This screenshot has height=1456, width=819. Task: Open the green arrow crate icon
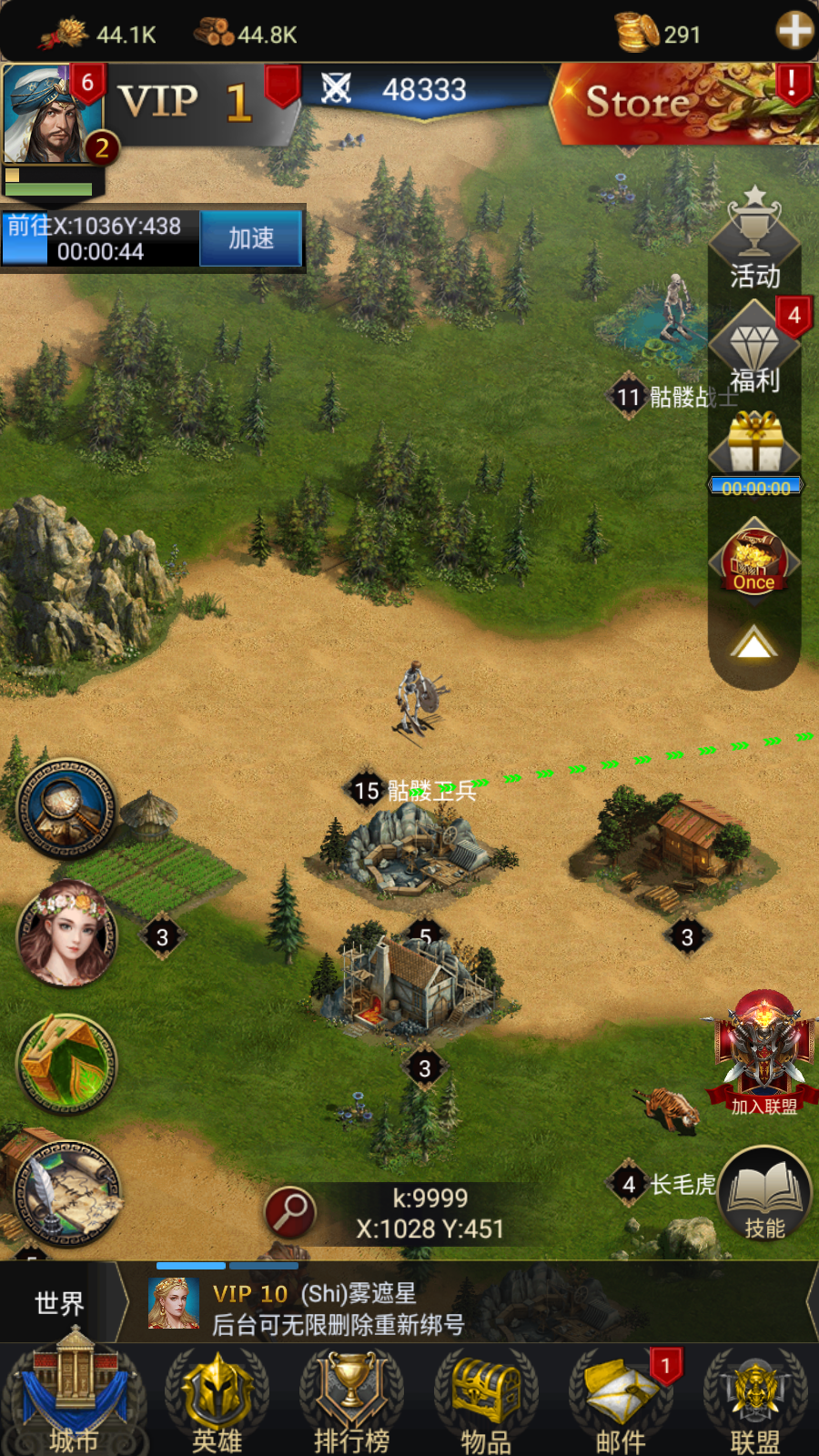point(66,1063)
